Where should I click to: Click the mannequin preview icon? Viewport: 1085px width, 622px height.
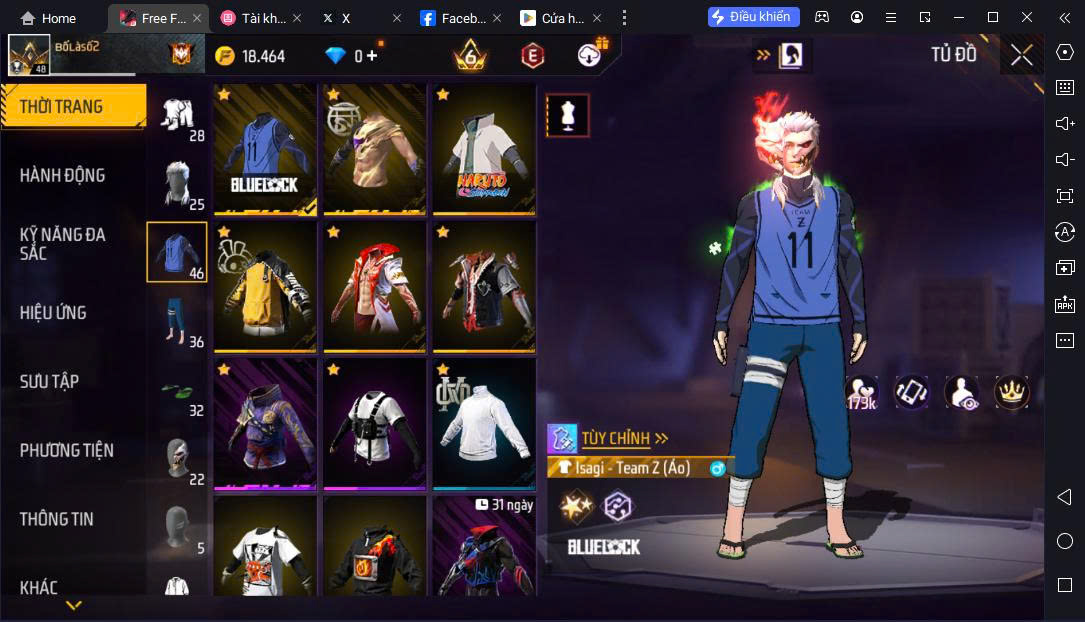(x=567, y=115)
